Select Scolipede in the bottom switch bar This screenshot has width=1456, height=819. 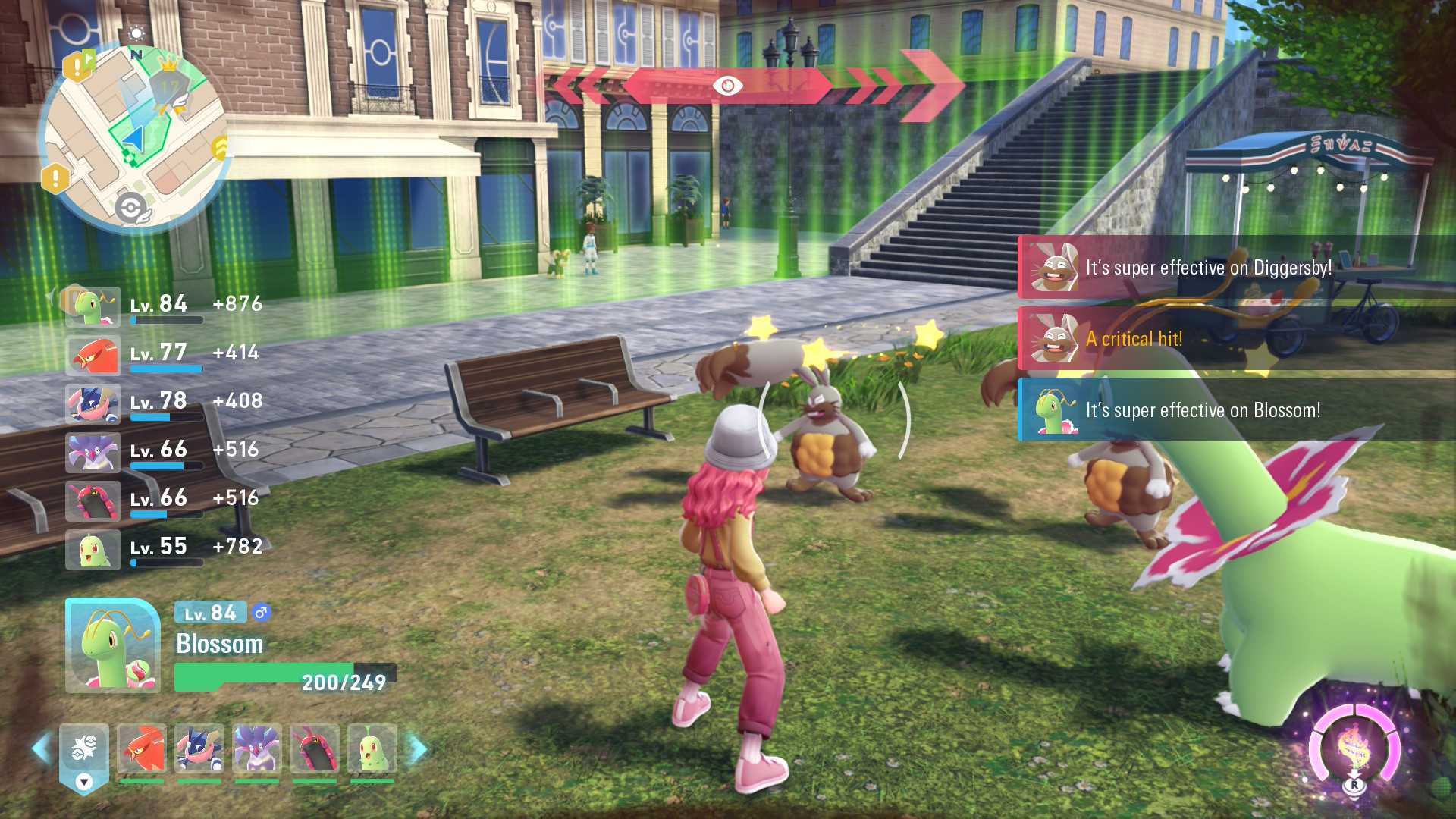tap(315, 749)
